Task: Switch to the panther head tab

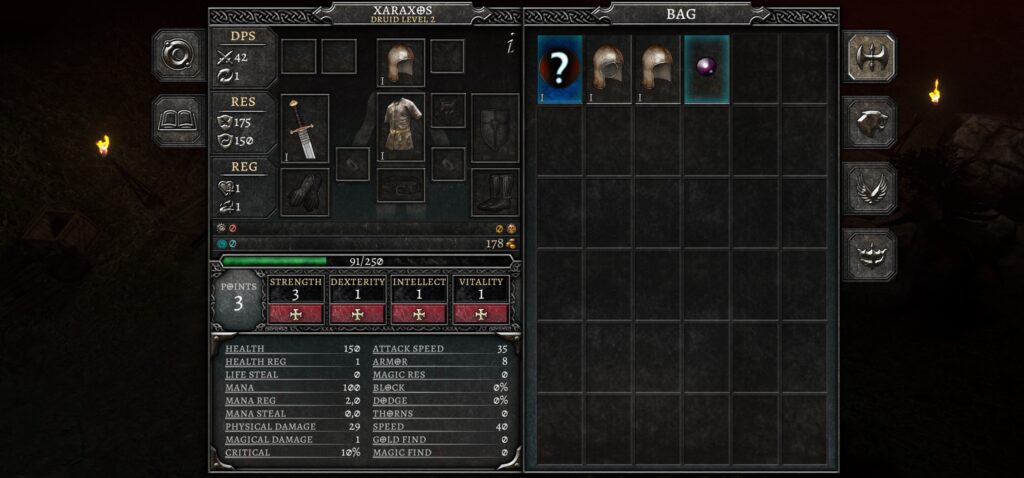Action: [x=868, y=122]
